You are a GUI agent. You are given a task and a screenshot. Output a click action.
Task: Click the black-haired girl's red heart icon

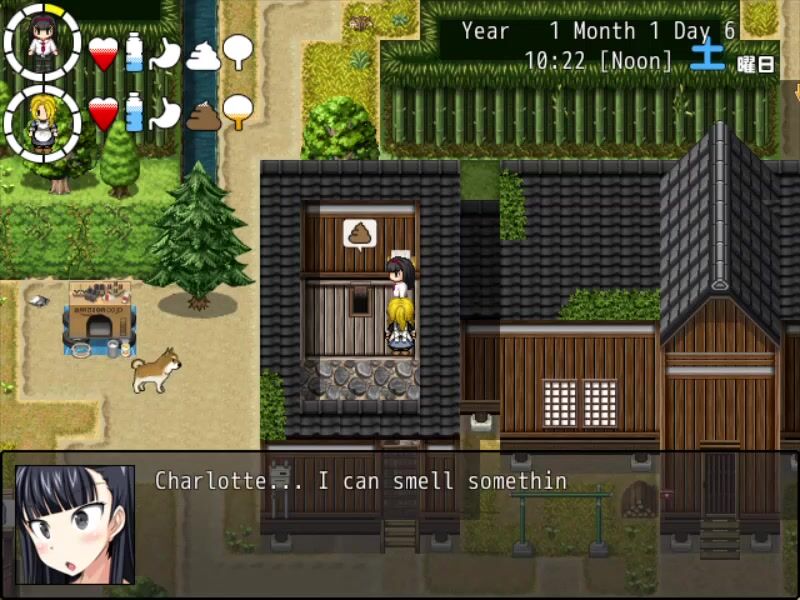click(103, 53)
